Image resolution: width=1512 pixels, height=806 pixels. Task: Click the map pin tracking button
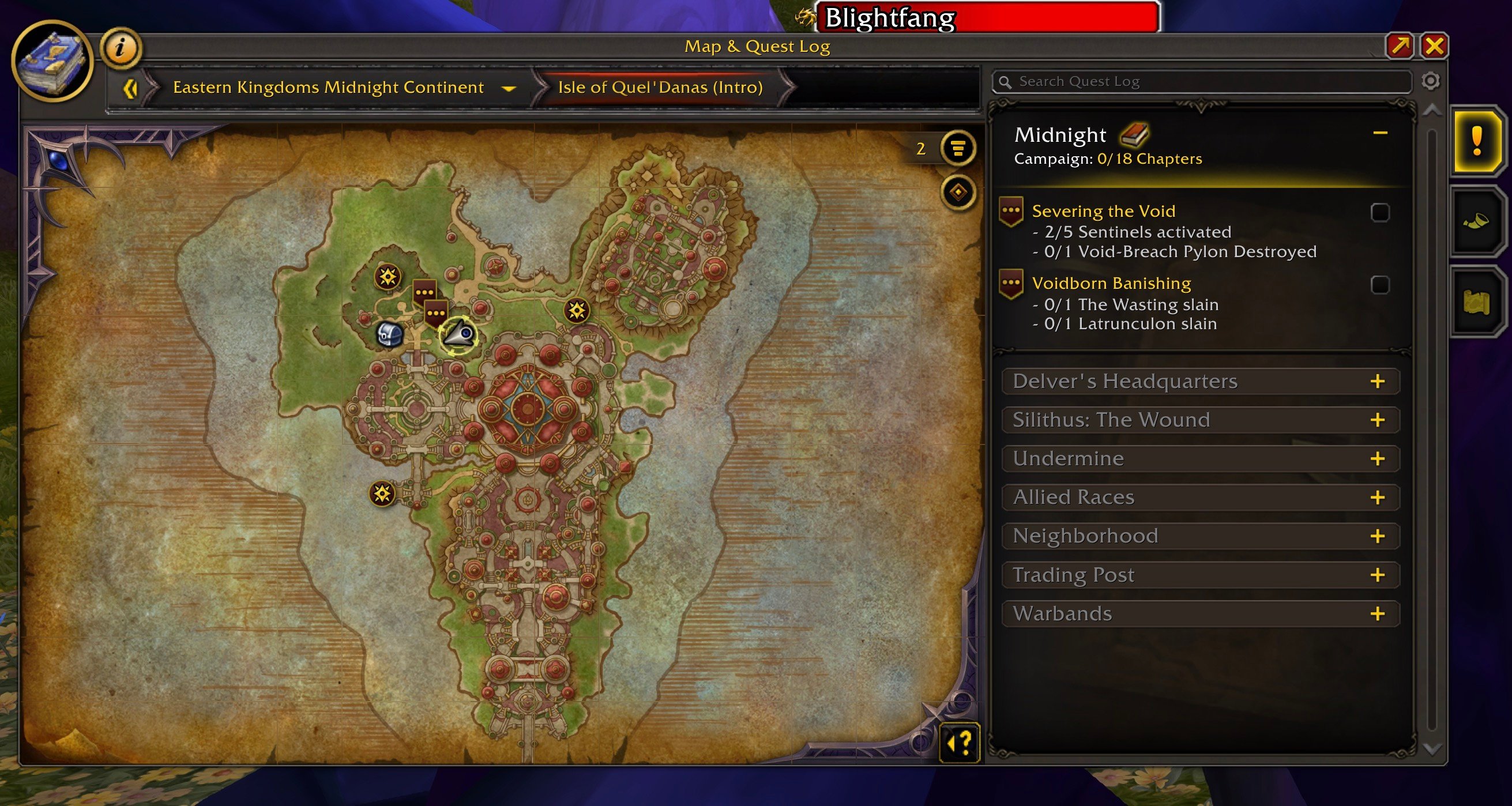[x=958, y=192]
